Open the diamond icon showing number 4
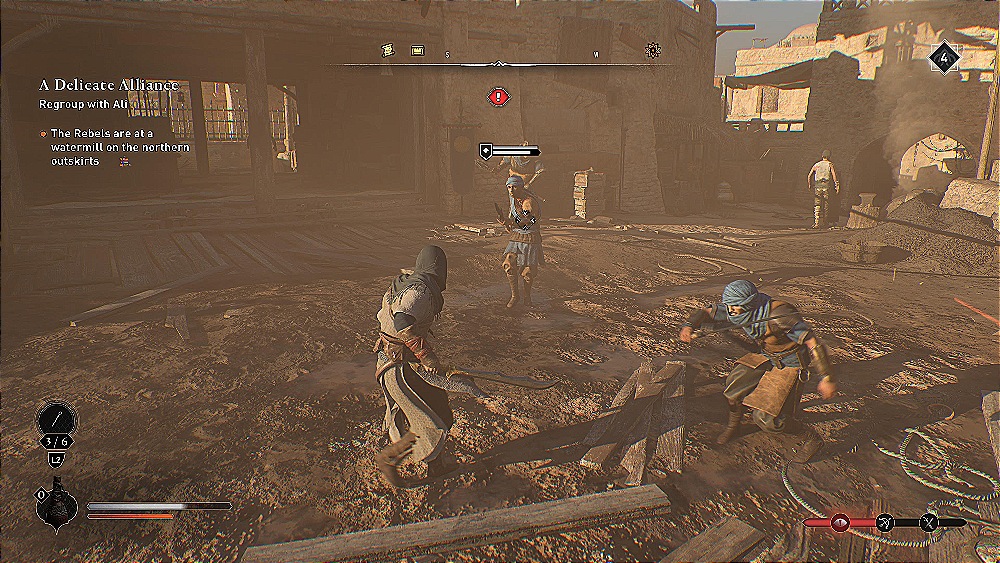The height and width of the screenshot is (563, 1000). 944,56
